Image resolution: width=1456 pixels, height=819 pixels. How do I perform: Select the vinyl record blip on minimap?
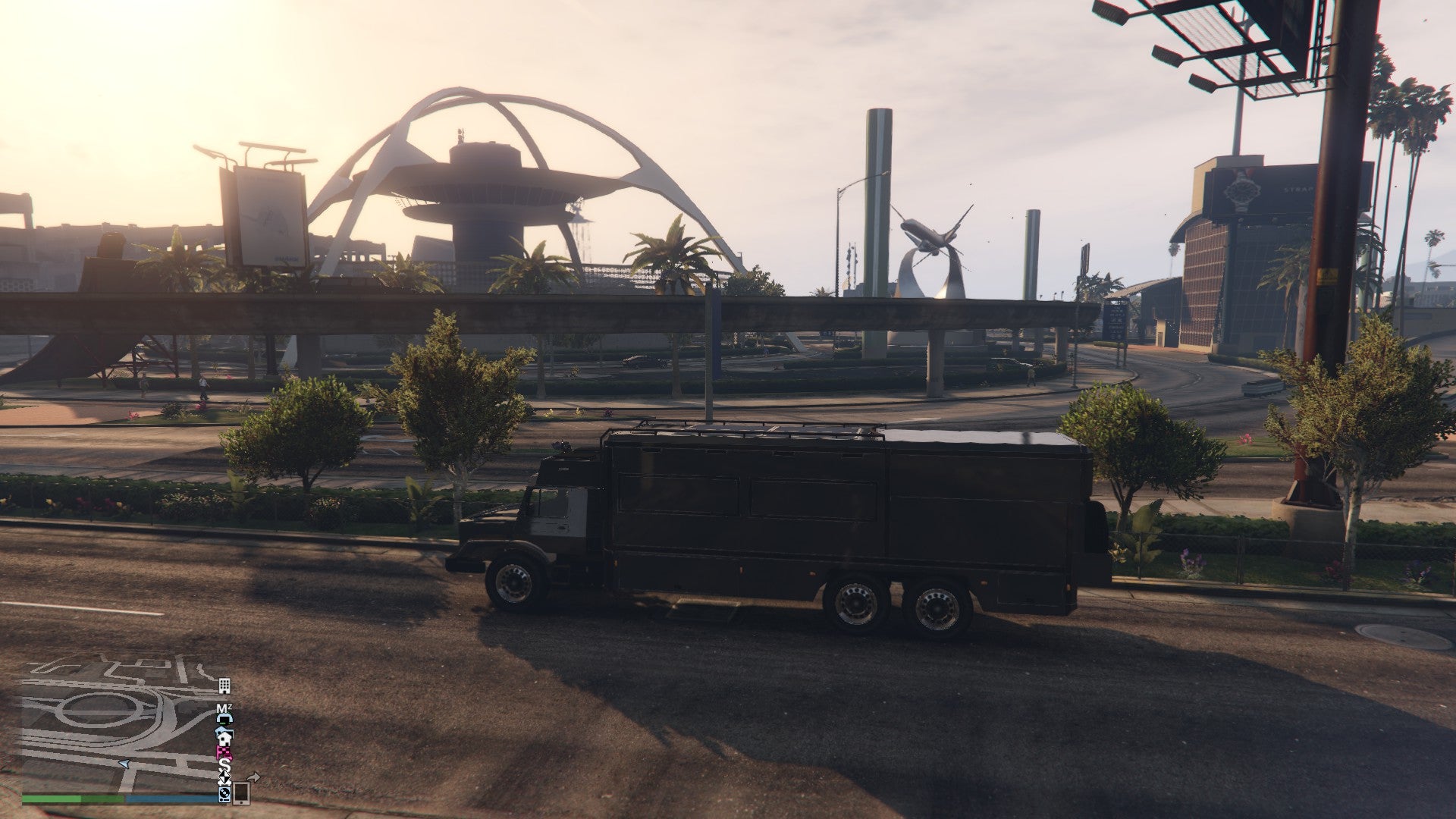224,795
